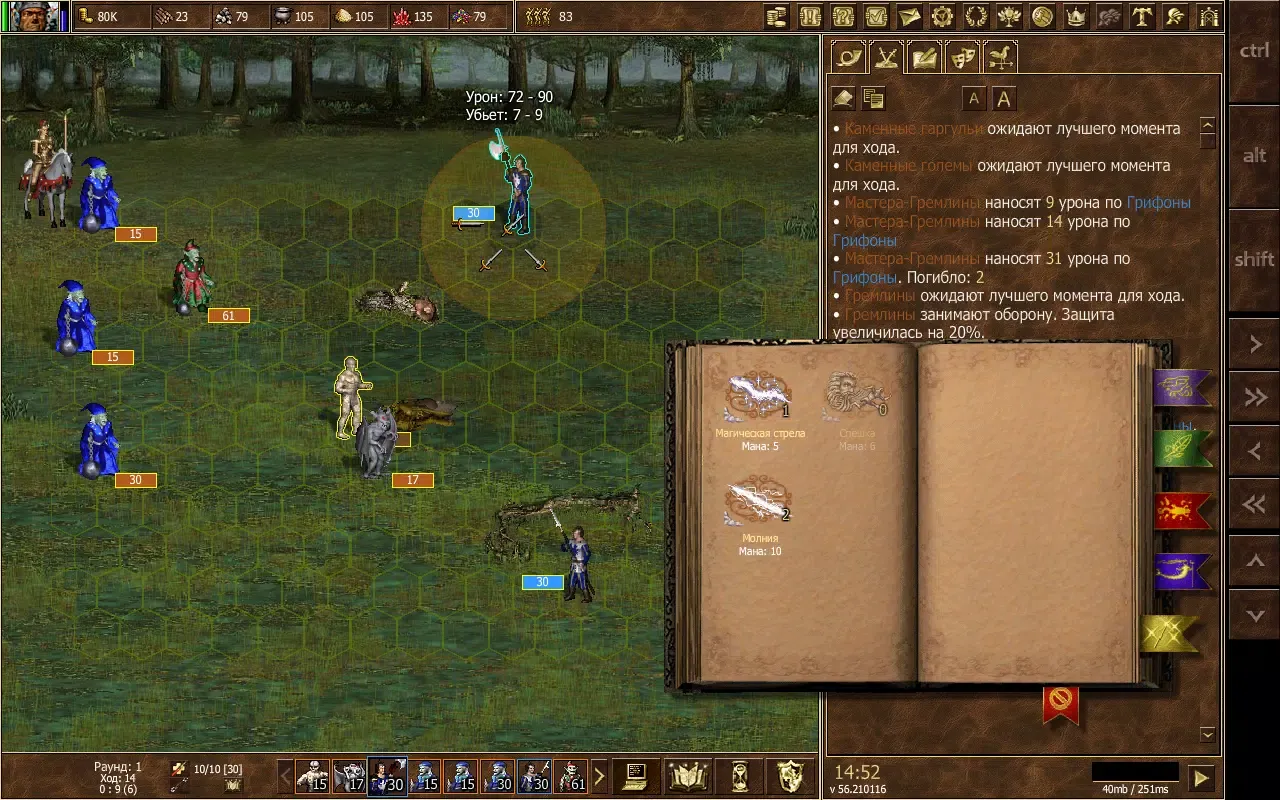Switch to the theater masks tab

tap(962, 57)
